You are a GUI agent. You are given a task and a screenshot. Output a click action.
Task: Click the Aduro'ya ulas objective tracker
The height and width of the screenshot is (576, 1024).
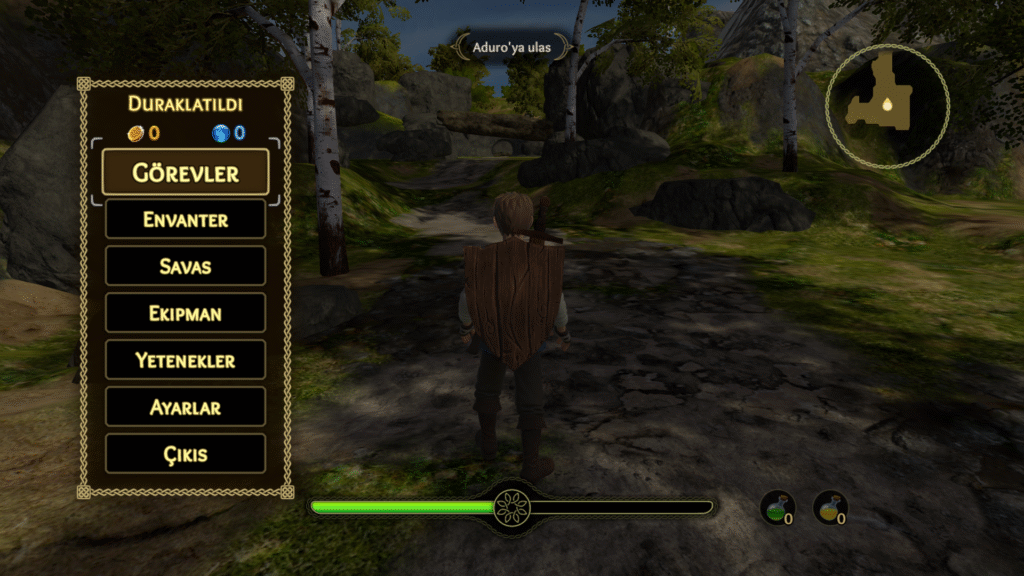(x=512, y=46)
